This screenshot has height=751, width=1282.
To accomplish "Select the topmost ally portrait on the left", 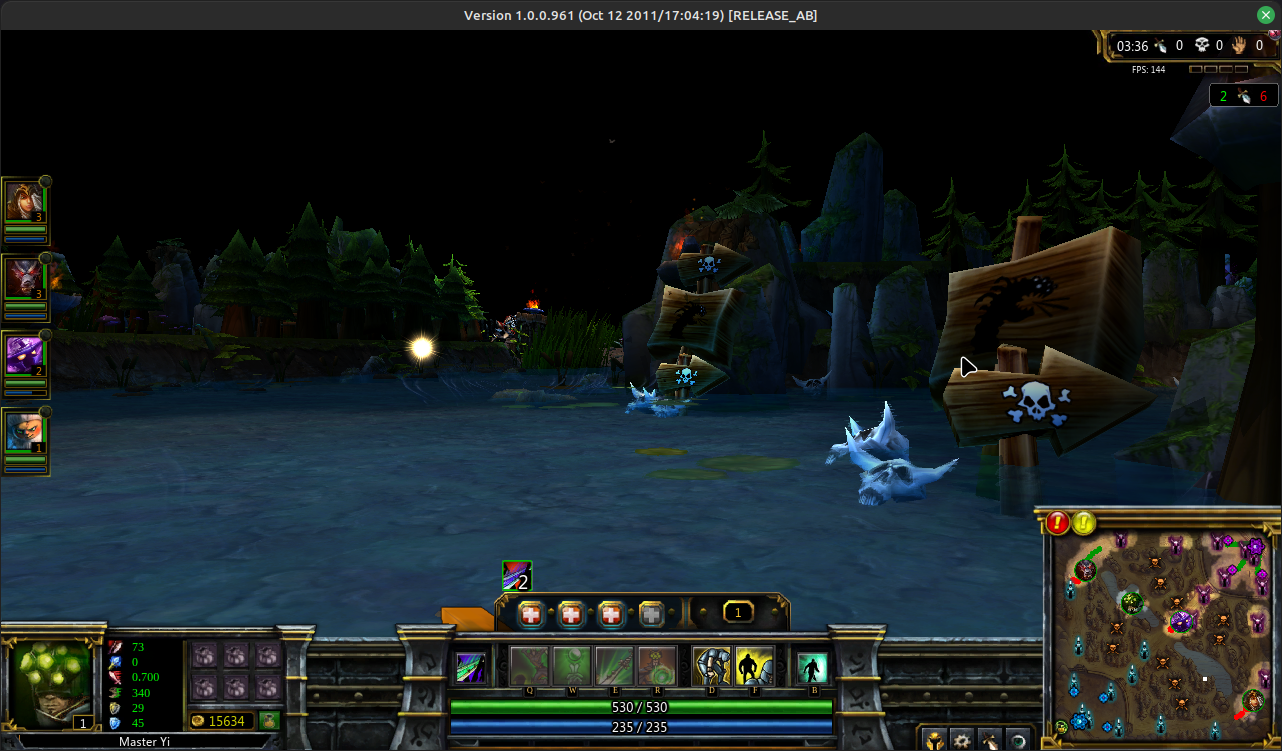I will (24, 203).
